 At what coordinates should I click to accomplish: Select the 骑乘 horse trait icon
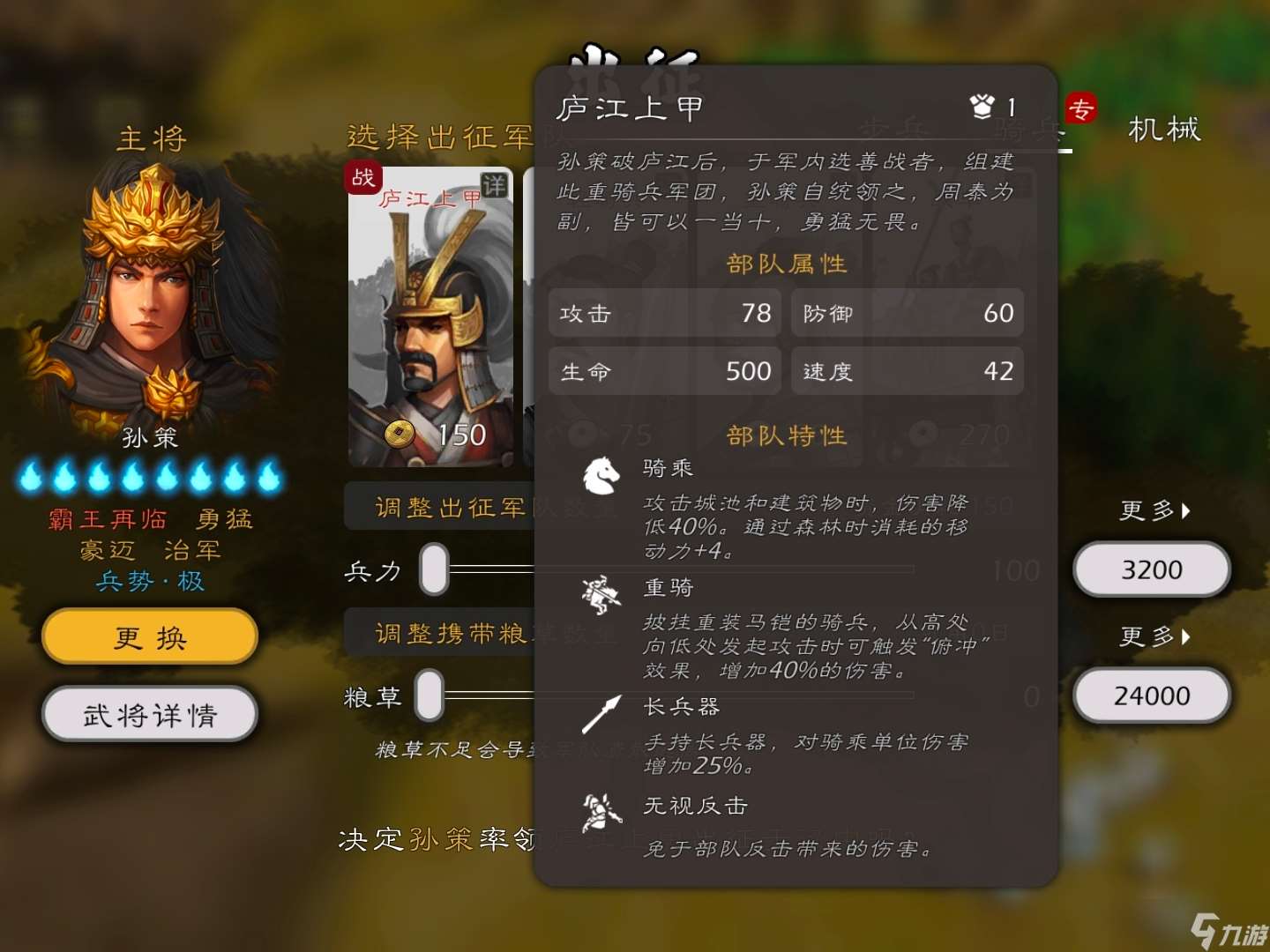tap(602, 472)
